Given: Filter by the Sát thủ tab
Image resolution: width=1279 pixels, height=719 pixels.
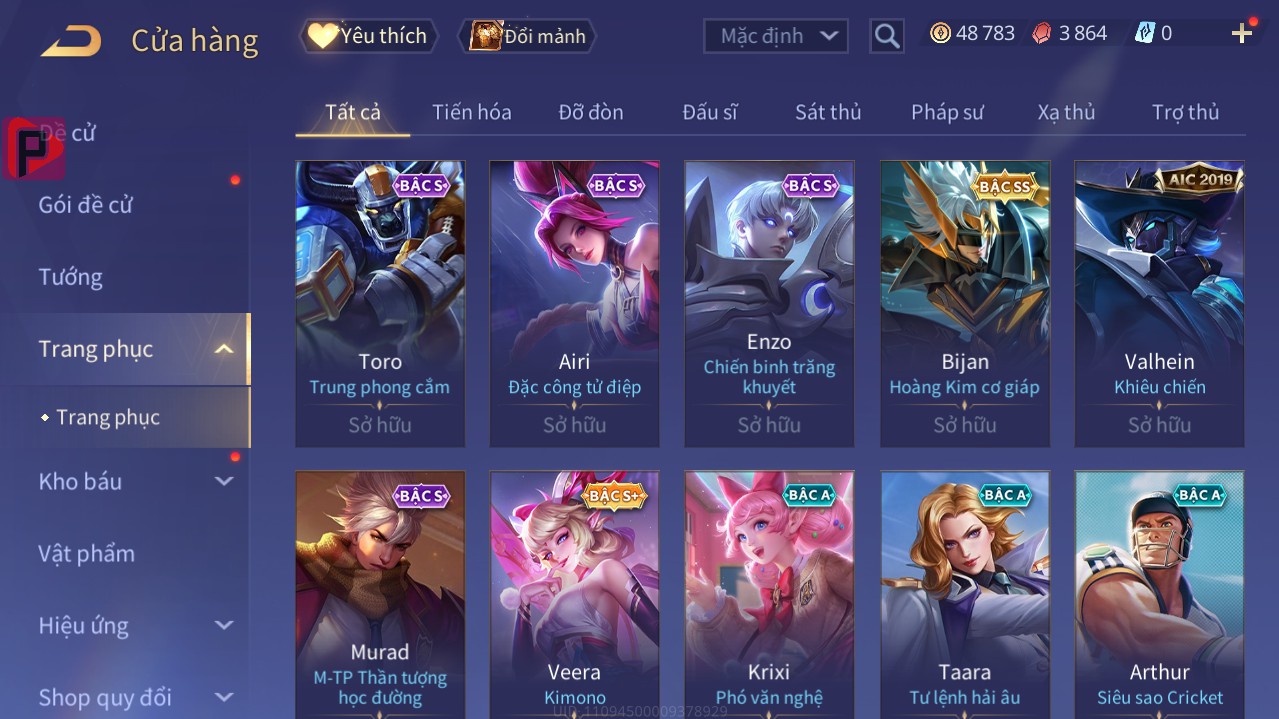Looking at the screenshot, I should point(828,112).
